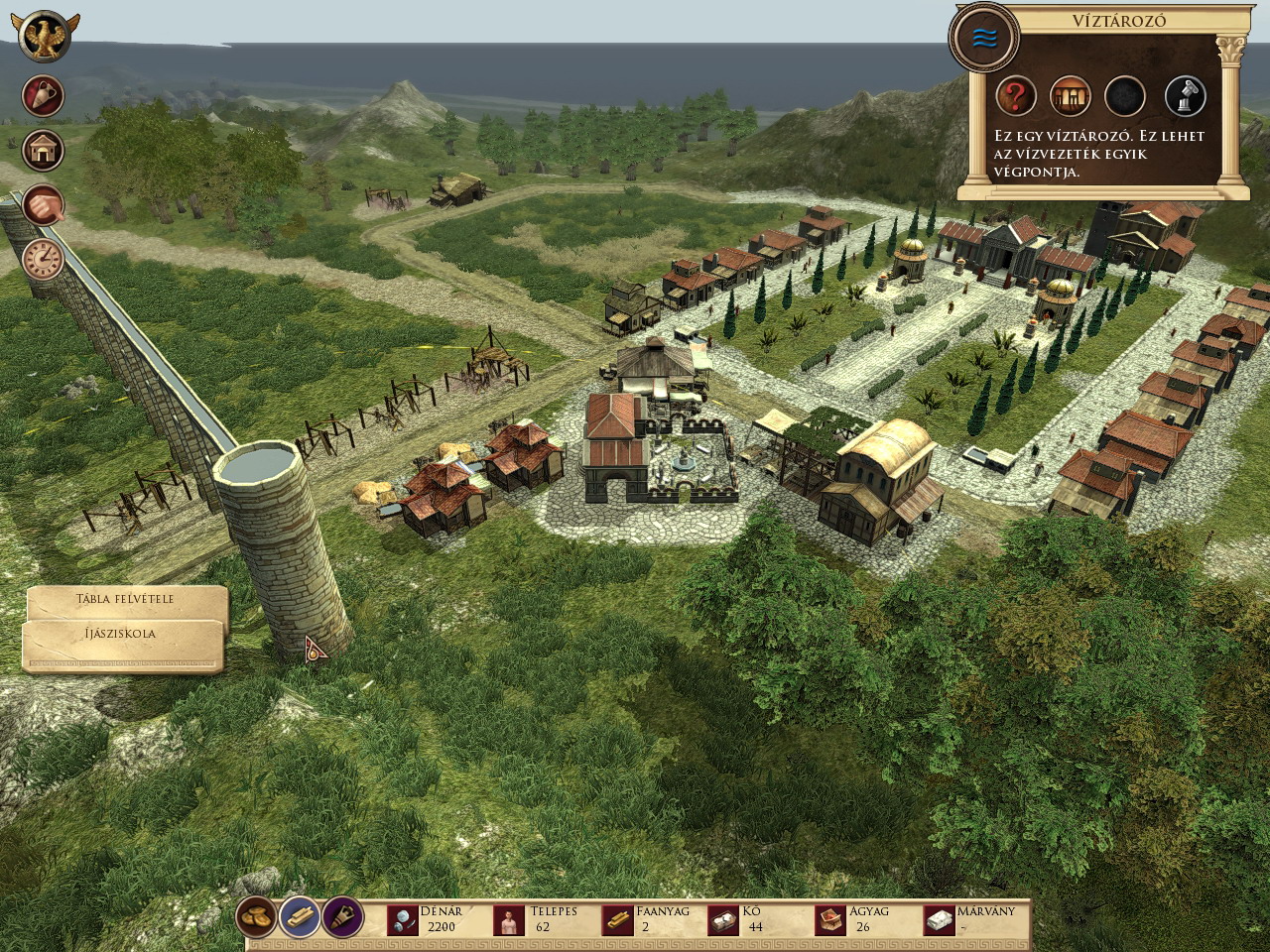Switch to the armor glove resource tab
This screenshot has height=952, width=1270.
342,917
